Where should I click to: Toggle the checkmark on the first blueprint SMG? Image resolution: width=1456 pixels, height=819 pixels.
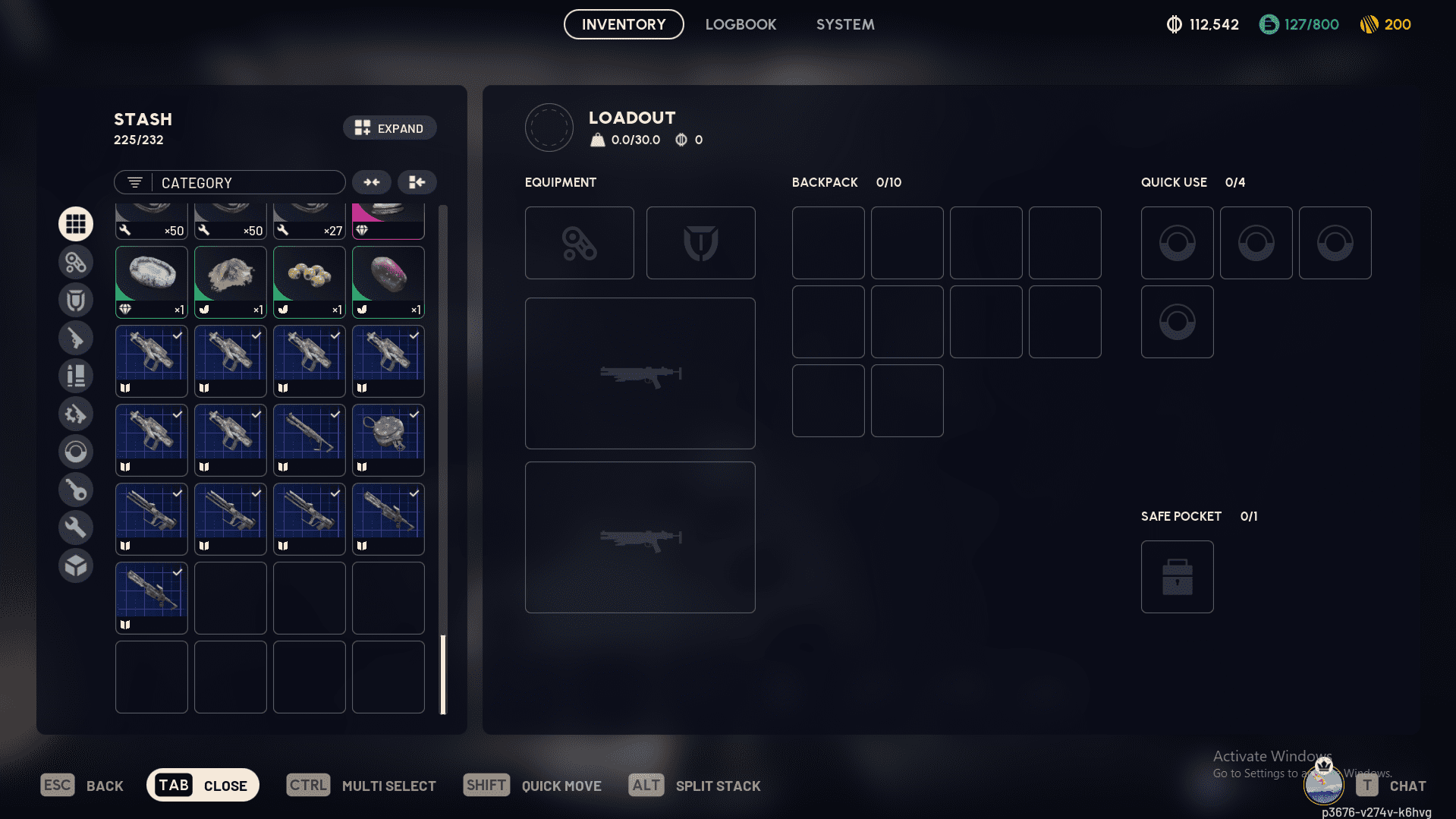pyautogui.click(x=176, y=335)
